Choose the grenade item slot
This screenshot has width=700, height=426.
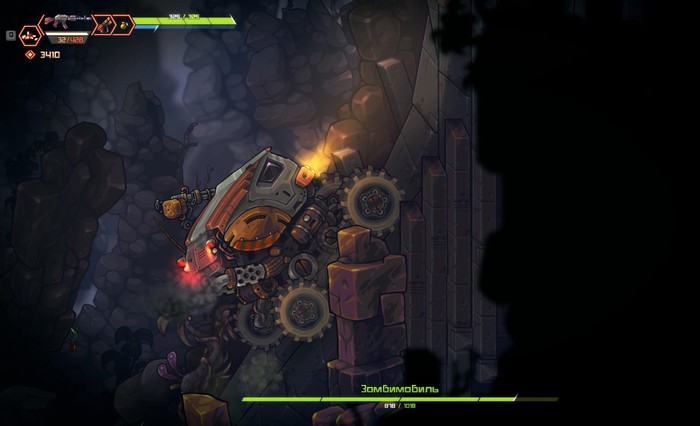click(x=124, y=23)
